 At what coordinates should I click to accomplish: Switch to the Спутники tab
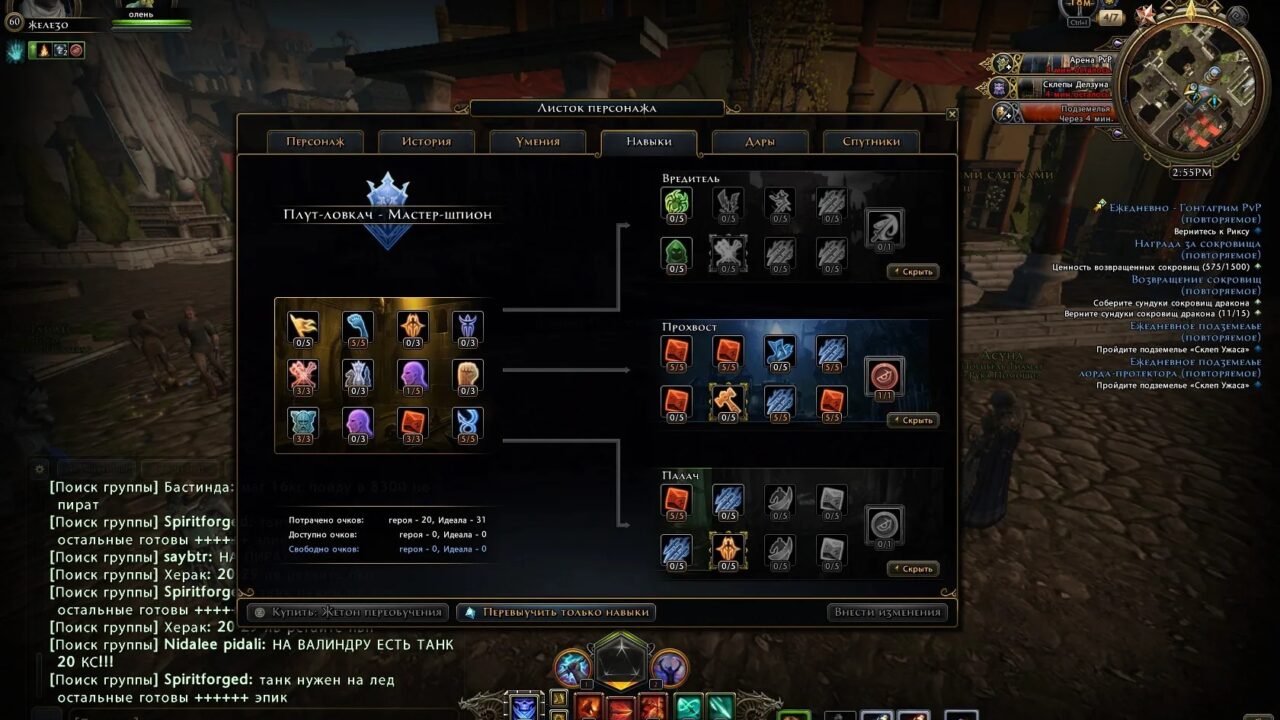[x=871, y=142]
